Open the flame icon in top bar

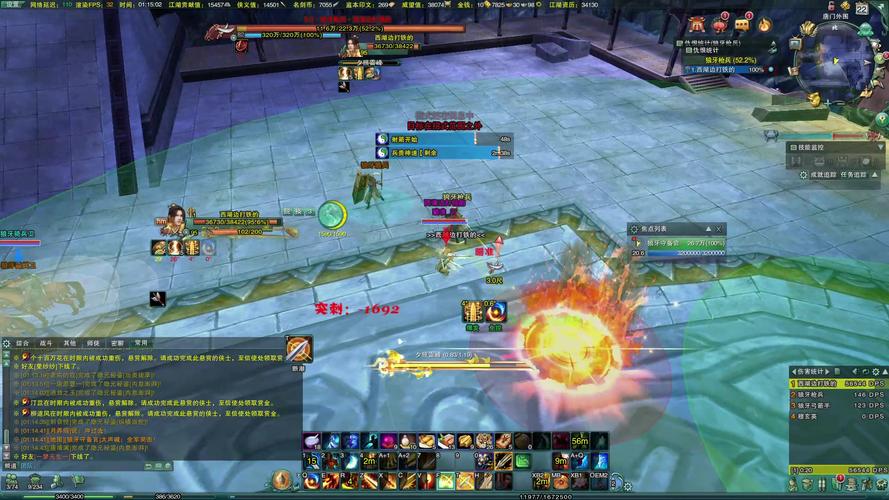coord(765,24)
